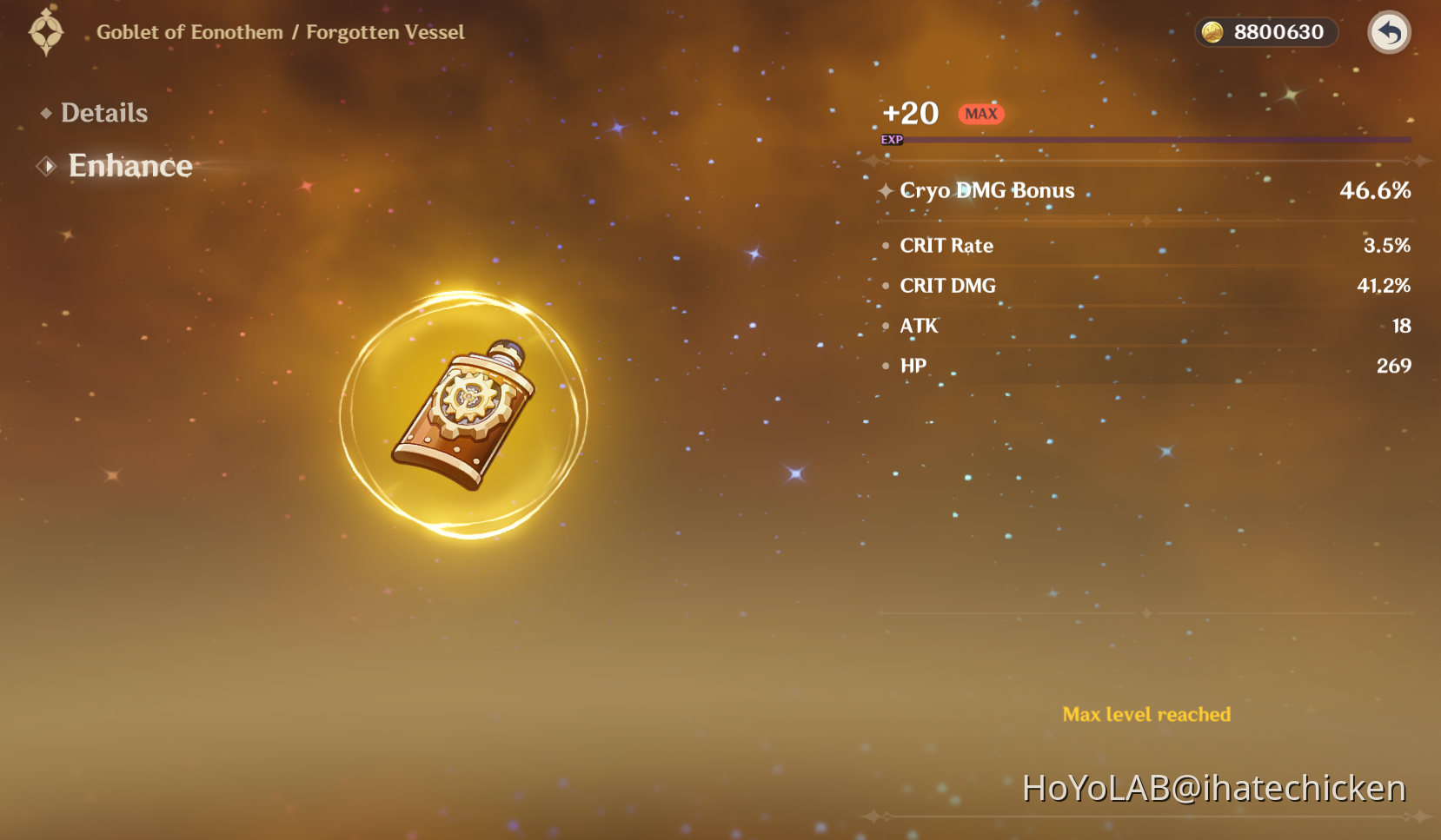This screenshot has height=840, width=1441.
Task: Click the Mora count 8800630
Action: [x=1276, y=32]
